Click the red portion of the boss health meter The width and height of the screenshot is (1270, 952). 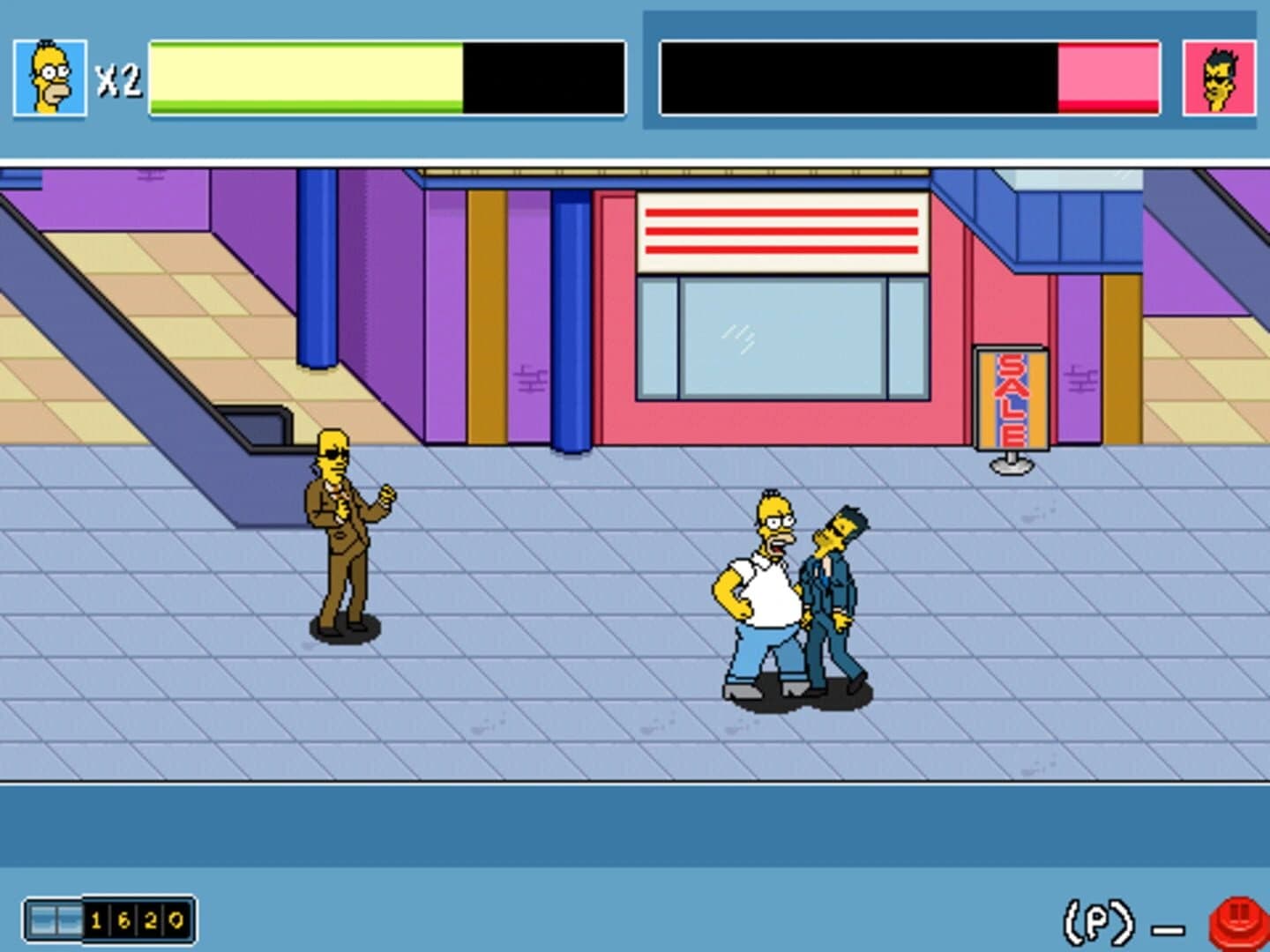[x=1107, y=108]
